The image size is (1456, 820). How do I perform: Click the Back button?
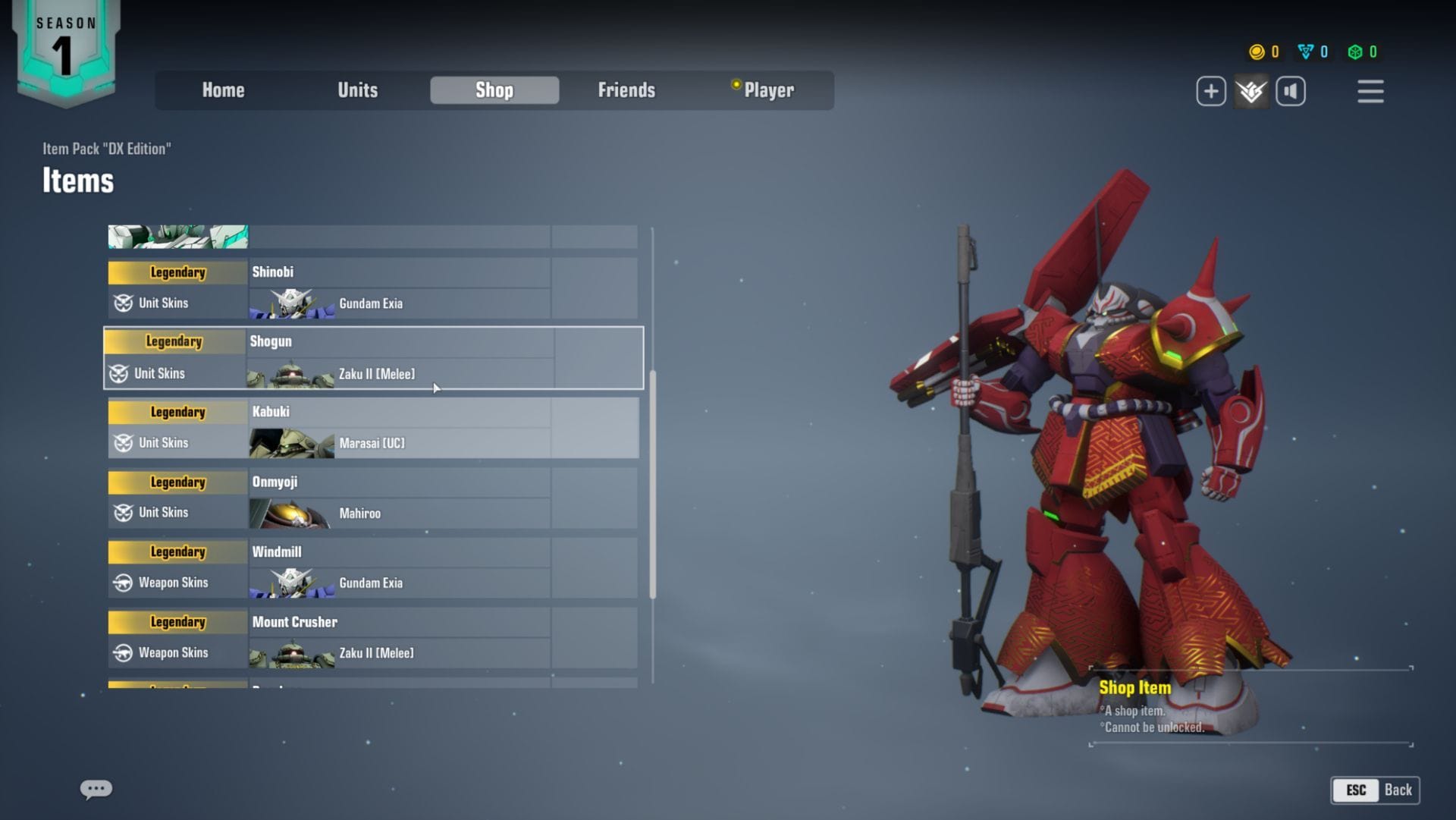[1376, 790]
